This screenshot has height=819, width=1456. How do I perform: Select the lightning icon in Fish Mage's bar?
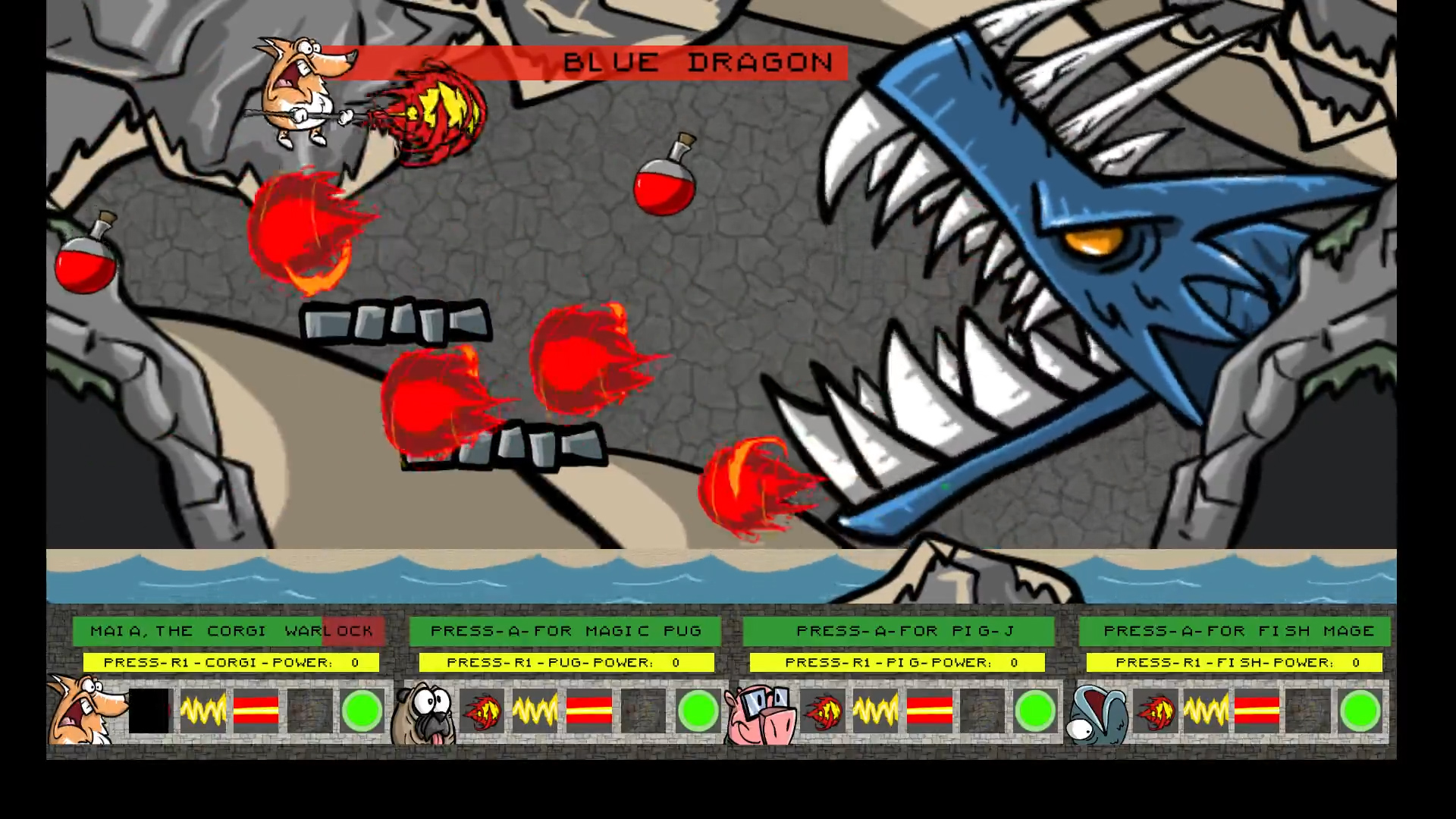(1206, 711)
